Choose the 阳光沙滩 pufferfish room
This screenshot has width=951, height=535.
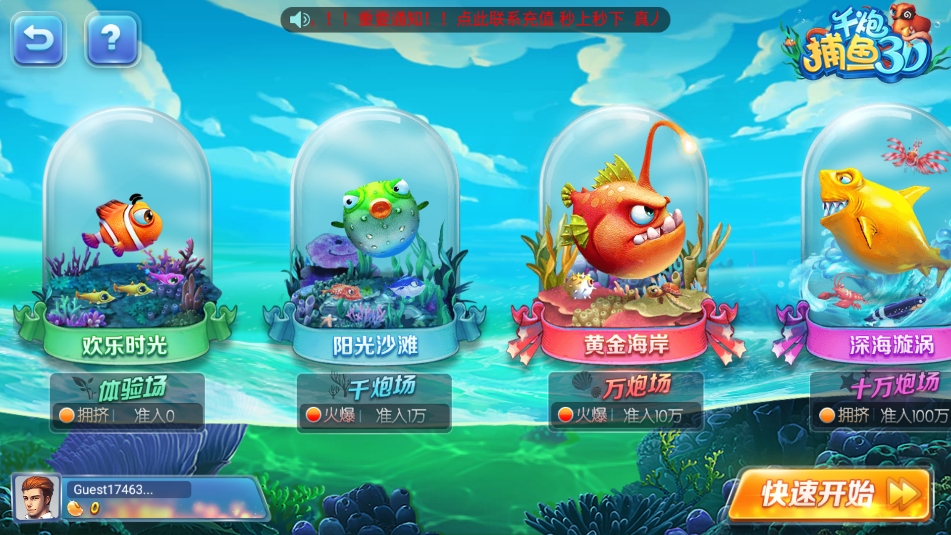[375, 240]
